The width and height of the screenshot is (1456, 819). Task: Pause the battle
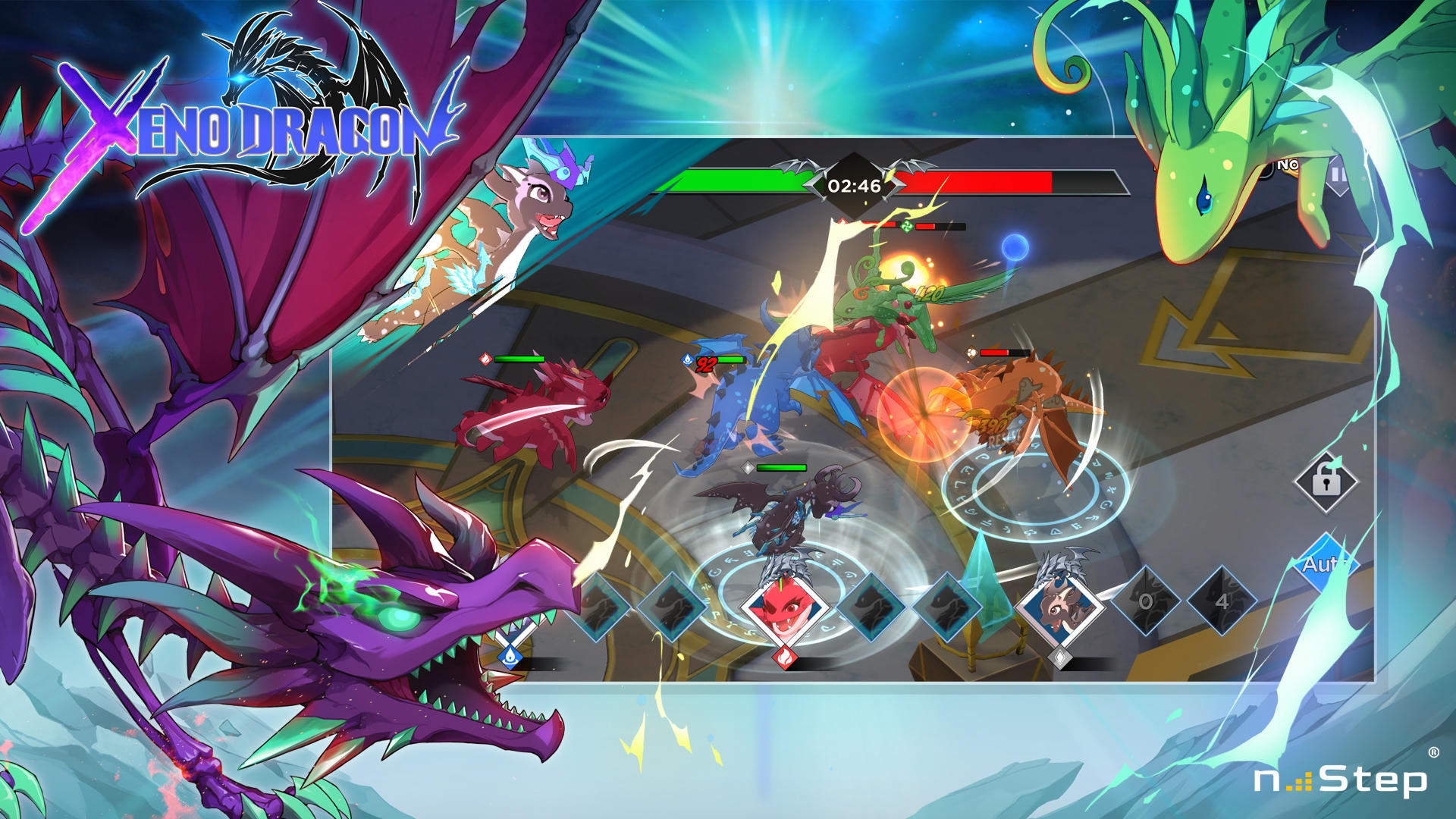coord(1338,173)
